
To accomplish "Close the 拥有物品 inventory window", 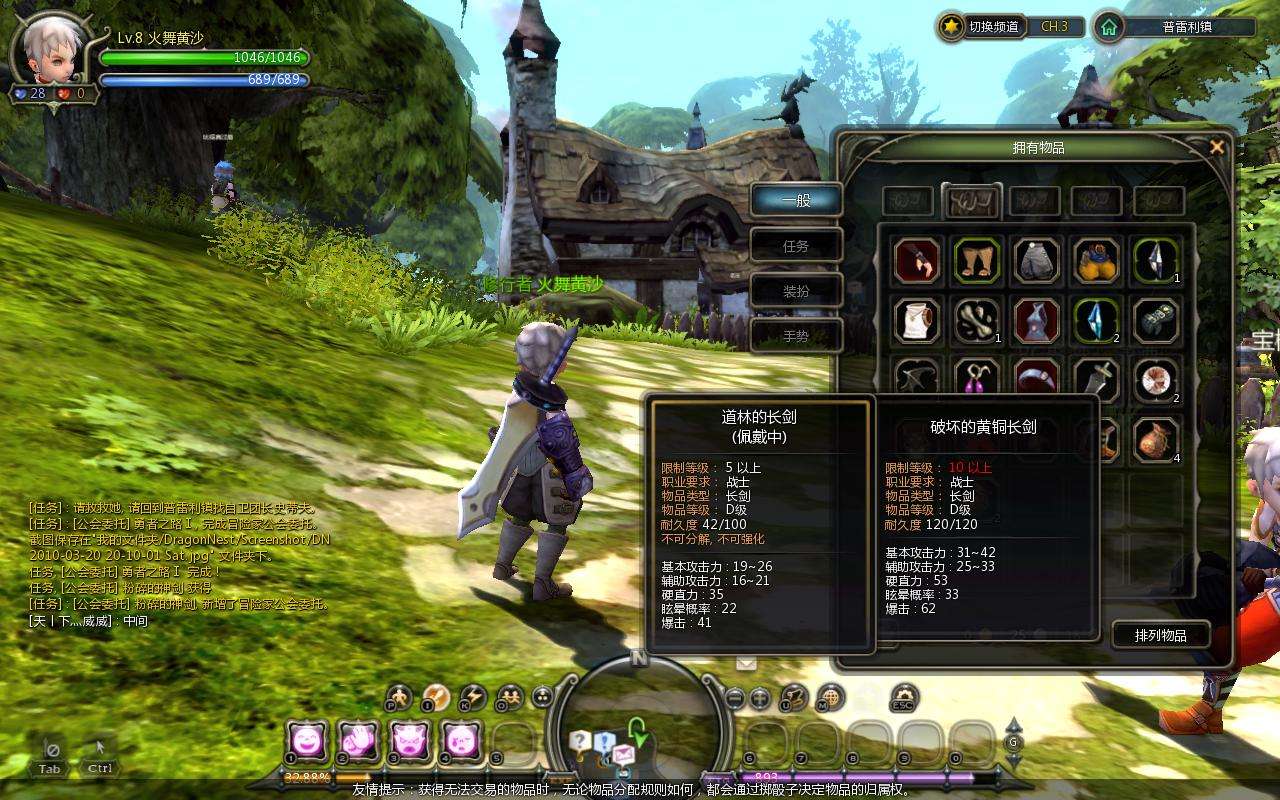I will tap(1217, 147).
